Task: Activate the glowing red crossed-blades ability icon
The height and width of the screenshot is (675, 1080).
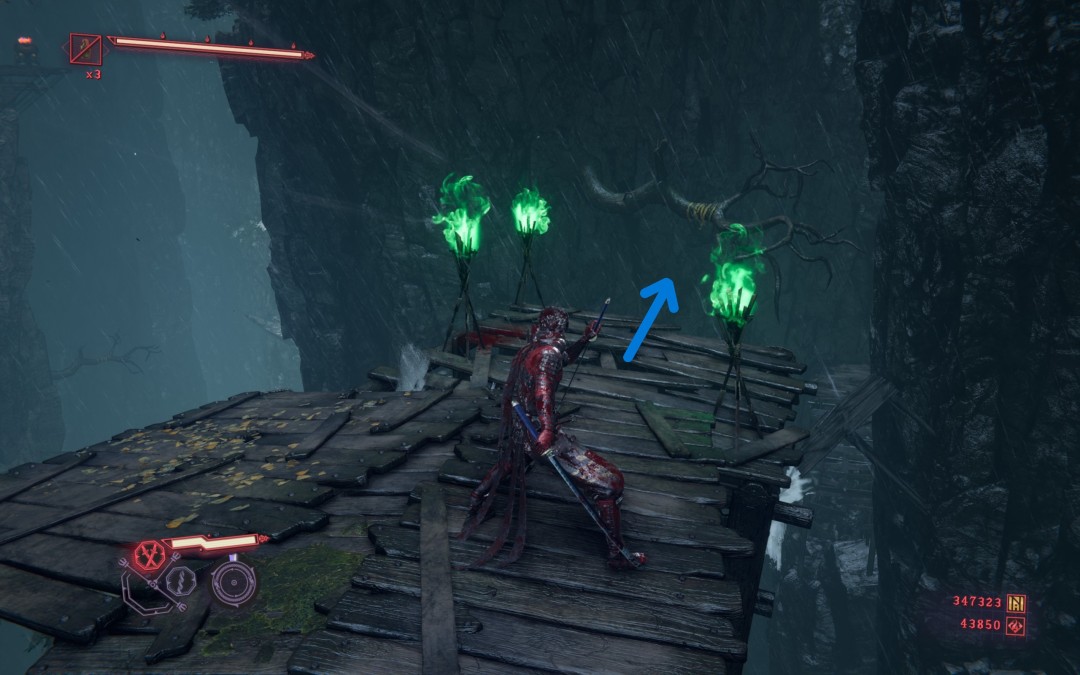Action: pos(149,555)
